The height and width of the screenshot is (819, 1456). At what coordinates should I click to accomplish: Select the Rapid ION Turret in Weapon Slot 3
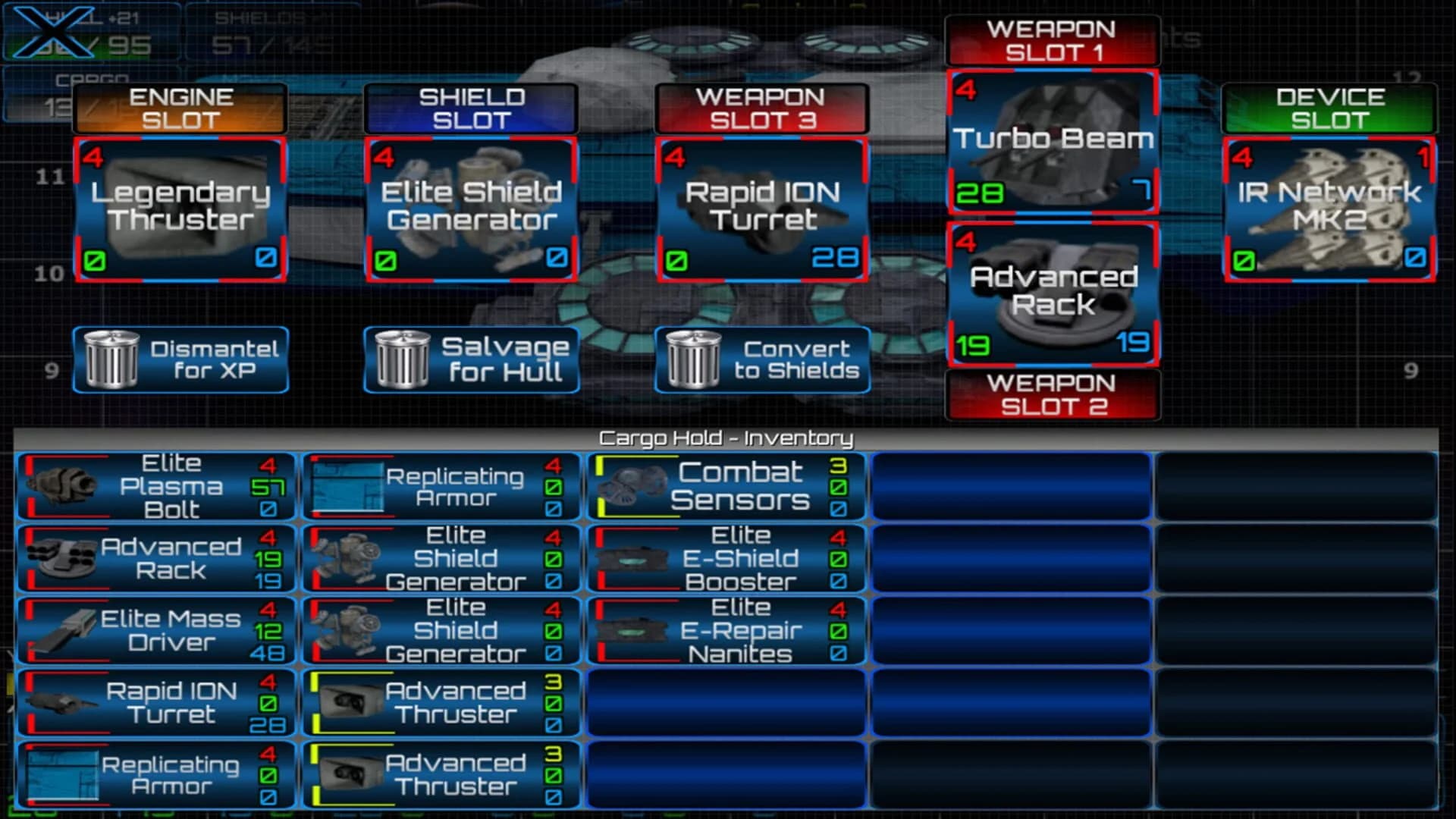[x=762, y=209]
